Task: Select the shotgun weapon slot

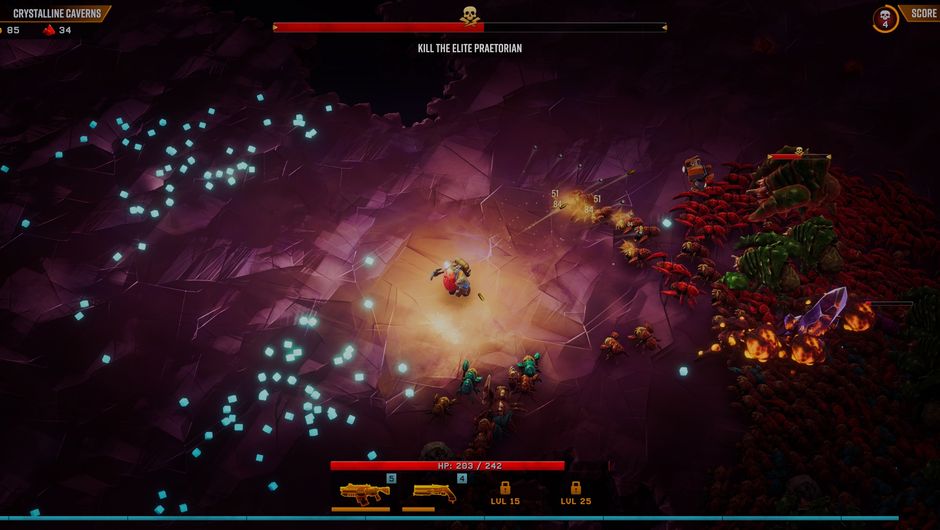Action: click(434, 492)
